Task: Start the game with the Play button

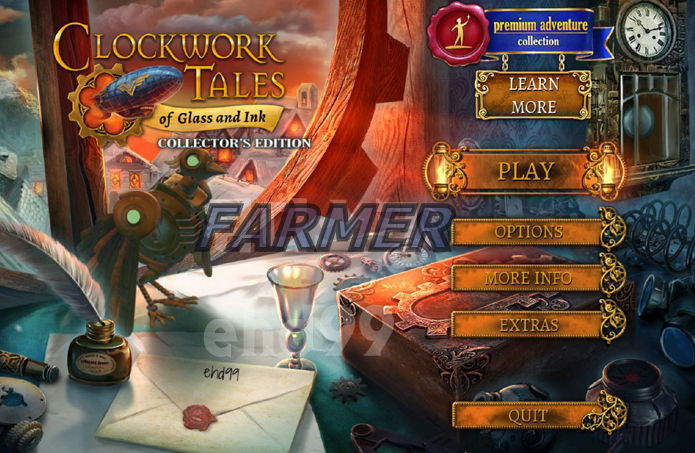Action: pos(525,170)
